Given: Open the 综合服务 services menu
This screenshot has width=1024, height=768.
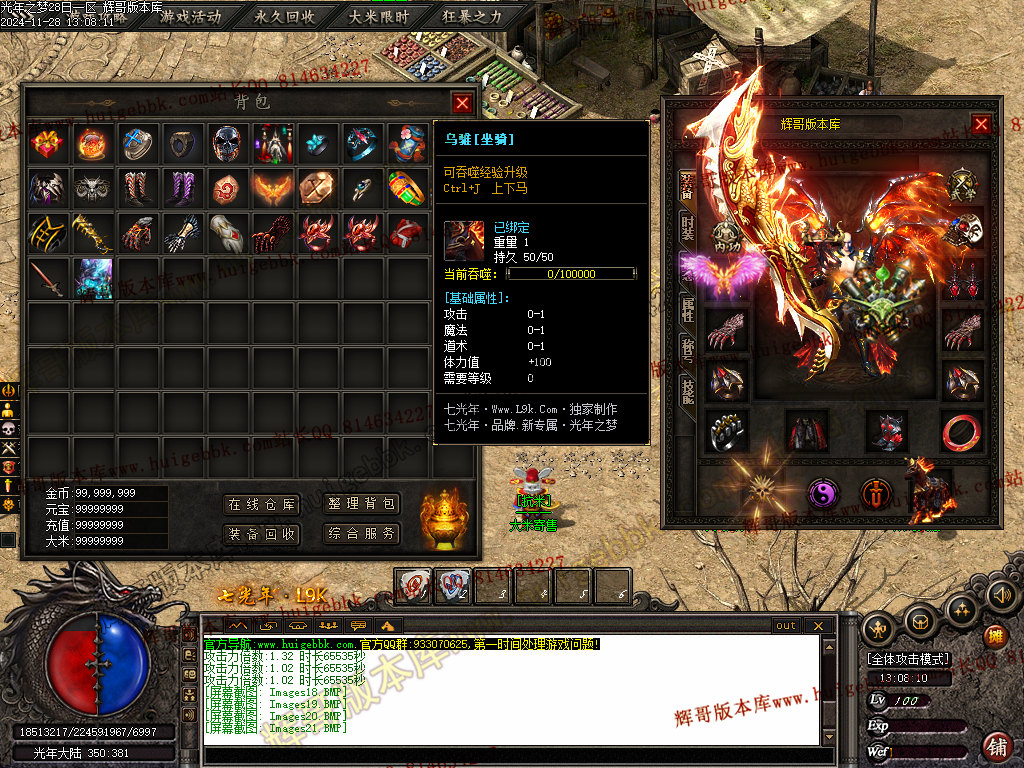Looking at the screenshot, I should point(361,534).
